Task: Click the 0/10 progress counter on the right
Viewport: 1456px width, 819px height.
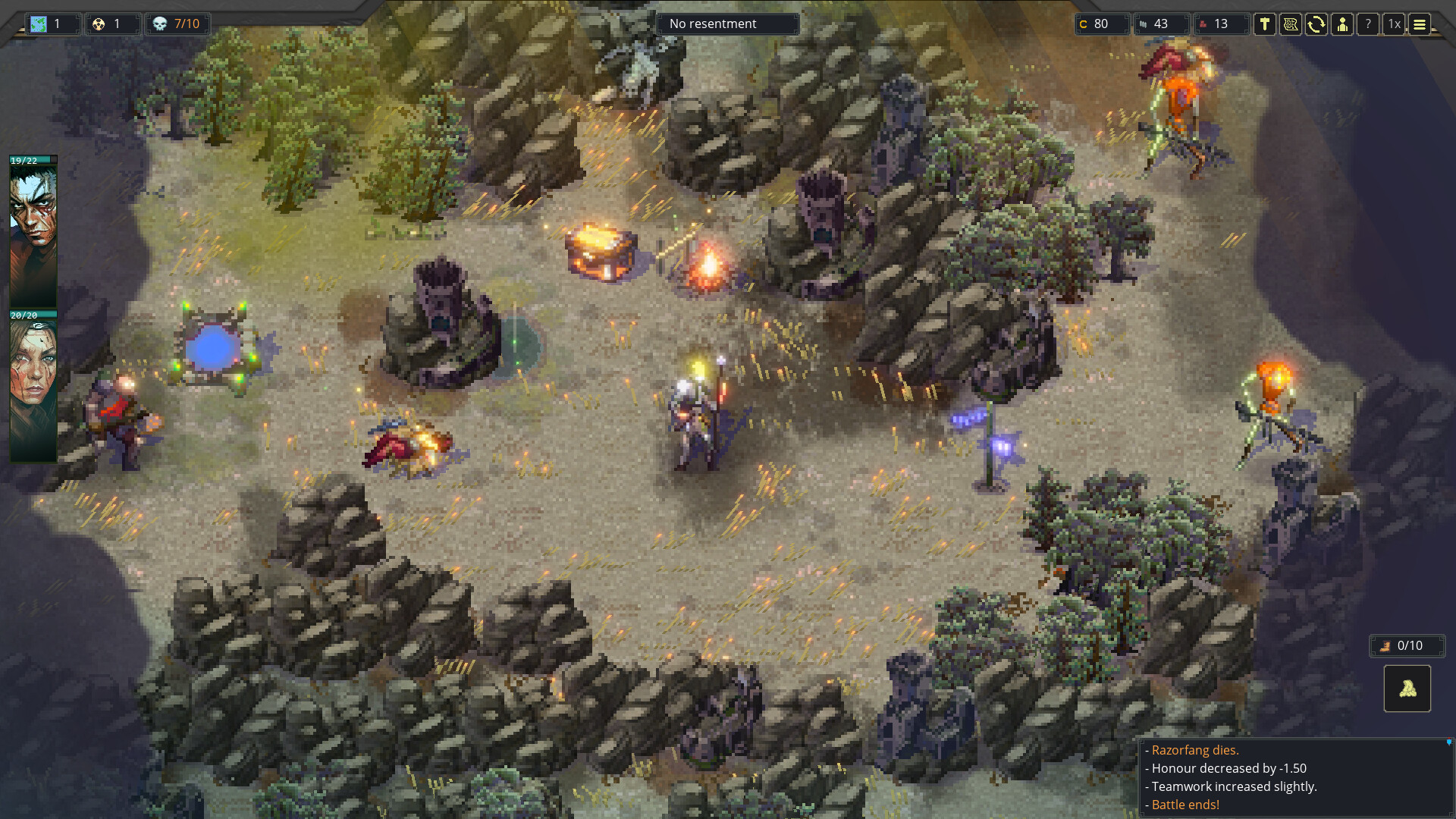Action: click(1407, 645)
